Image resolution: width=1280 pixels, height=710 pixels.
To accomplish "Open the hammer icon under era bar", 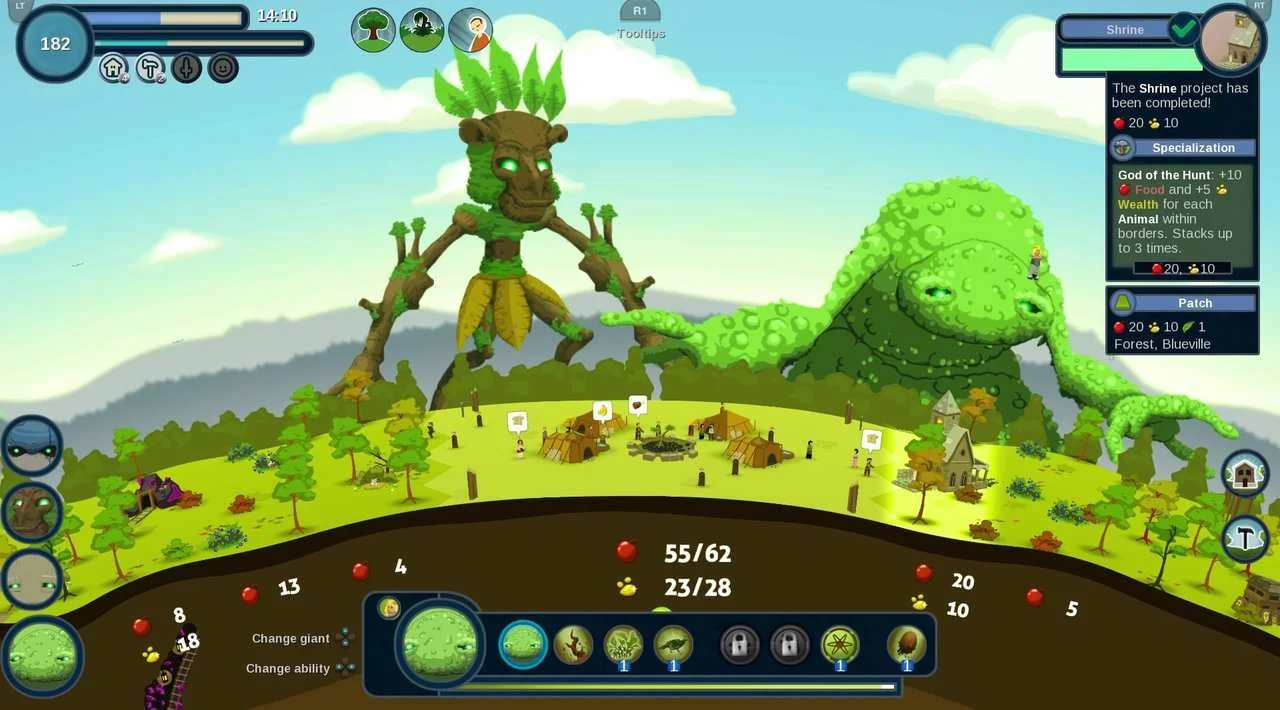I will 150,68.
